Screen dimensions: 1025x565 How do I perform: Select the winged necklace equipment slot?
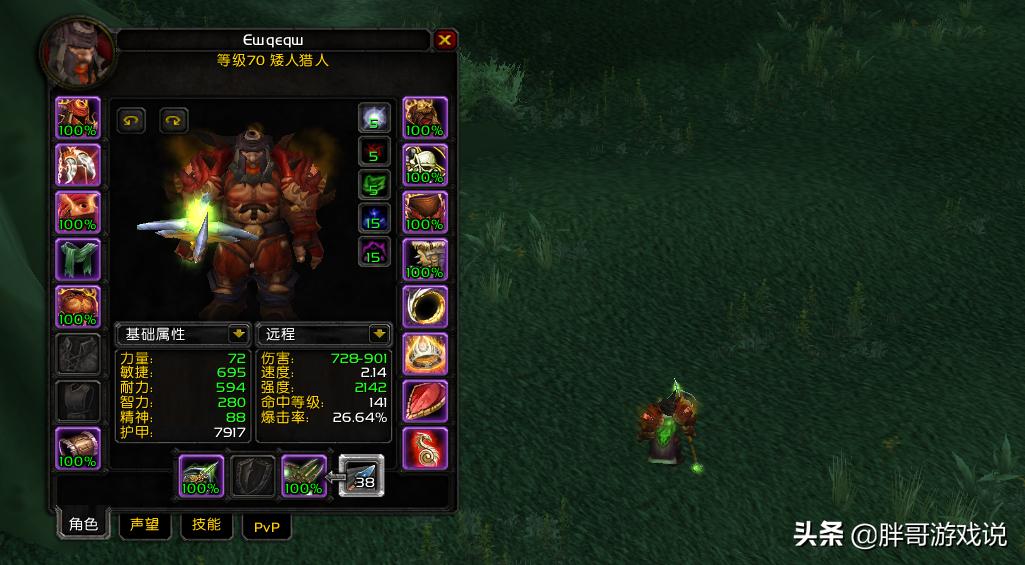(78, 165)
